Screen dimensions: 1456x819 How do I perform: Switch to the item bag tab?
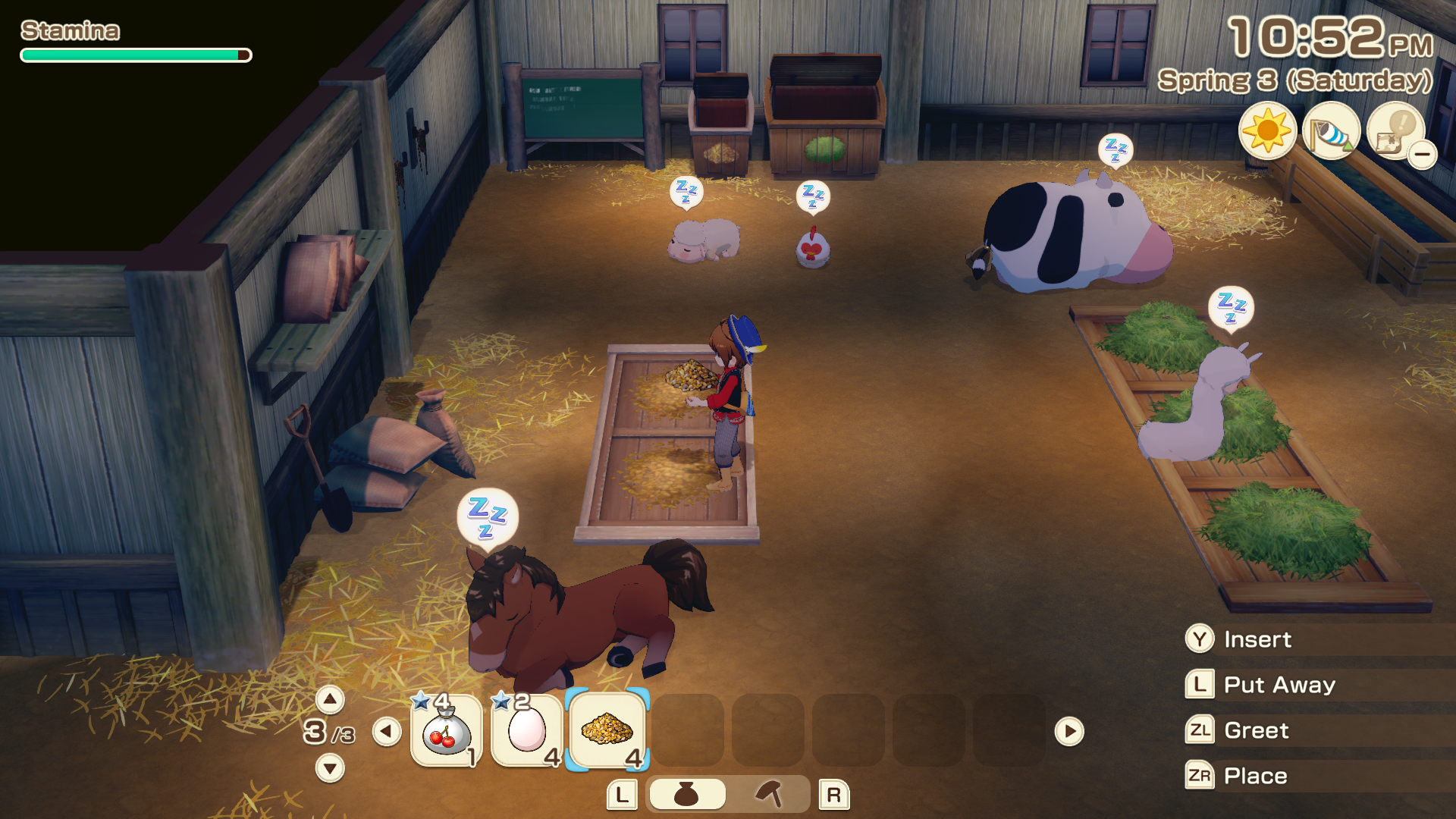[687, 795]
